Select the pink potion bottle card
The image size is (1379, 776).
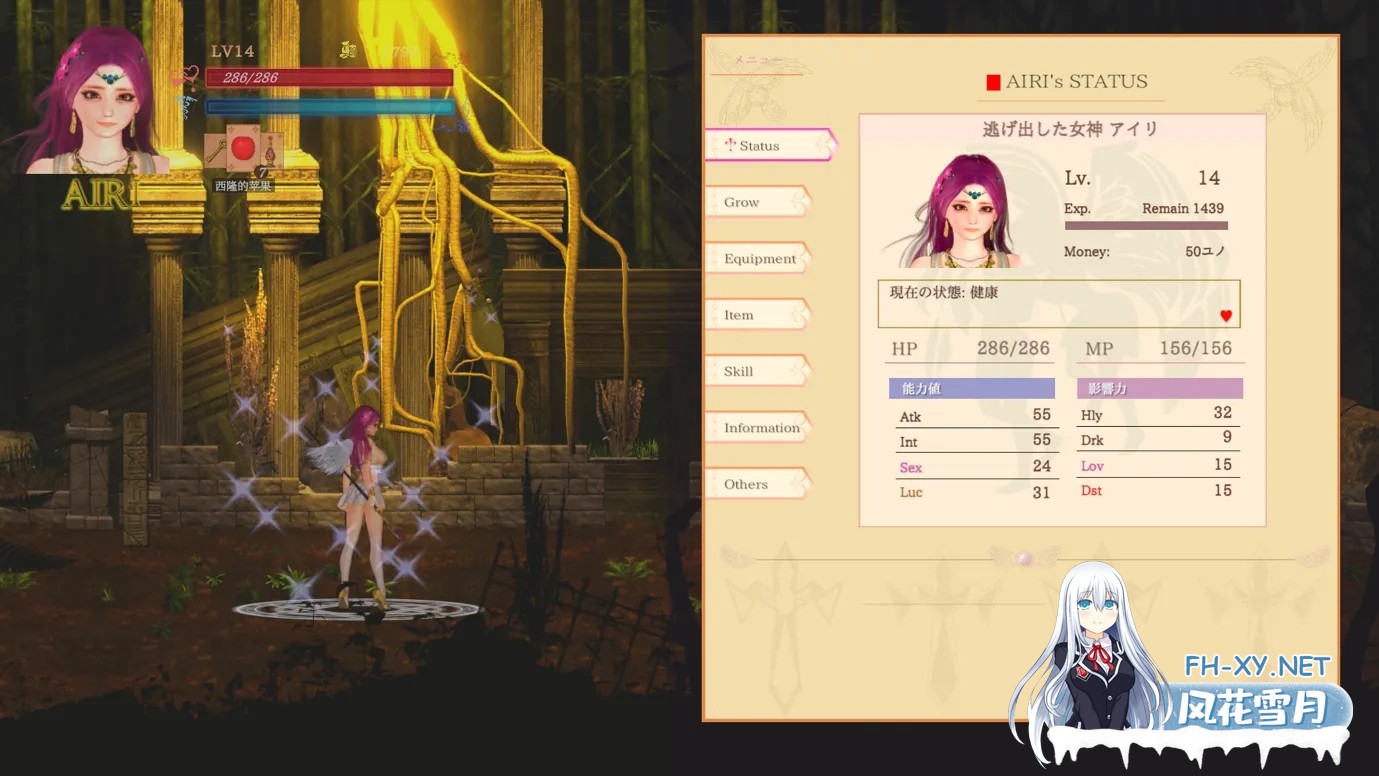(x=271, y=151)
